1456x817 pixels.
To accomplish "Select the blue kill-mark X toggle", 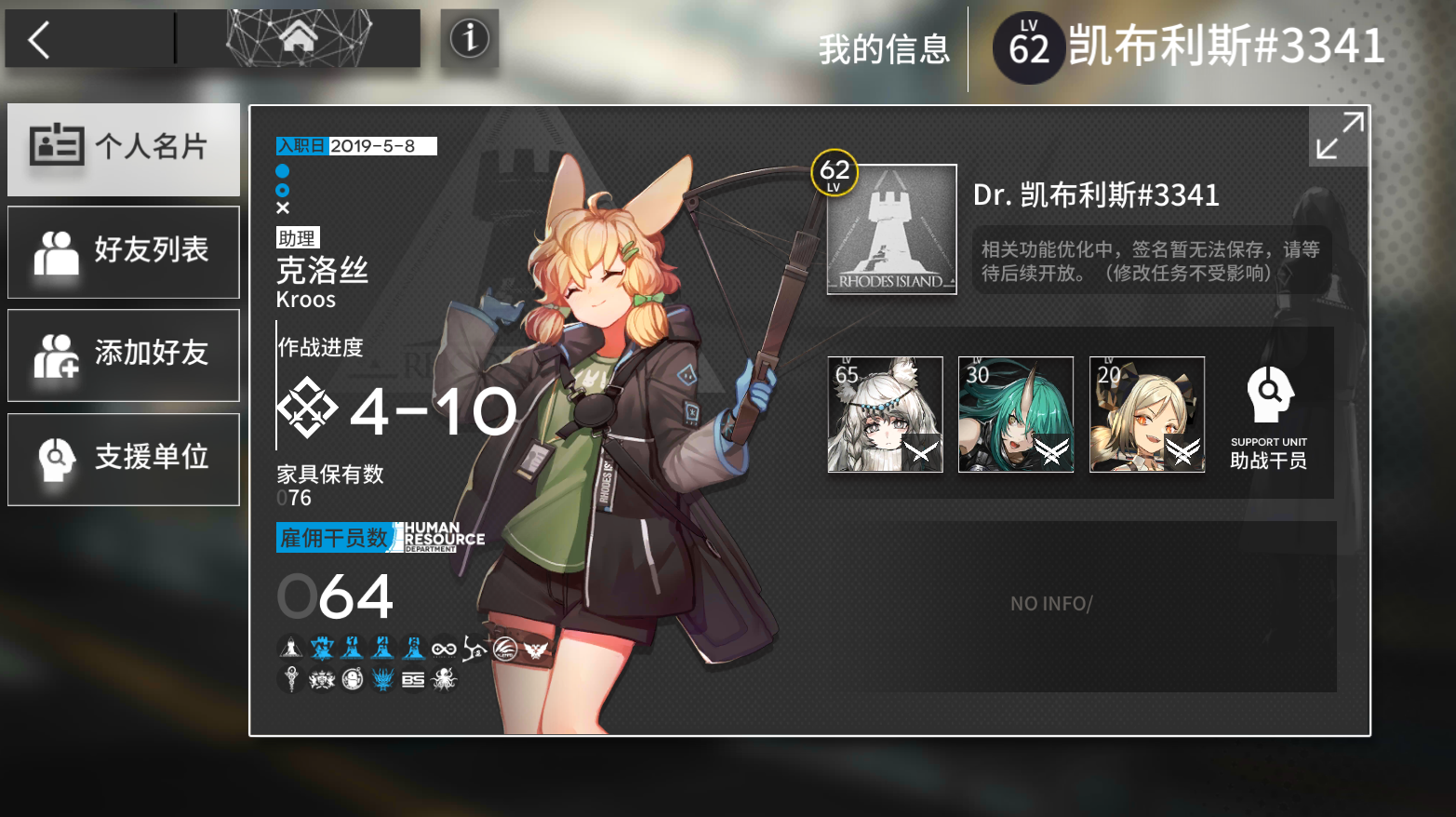I will [282, 207].
